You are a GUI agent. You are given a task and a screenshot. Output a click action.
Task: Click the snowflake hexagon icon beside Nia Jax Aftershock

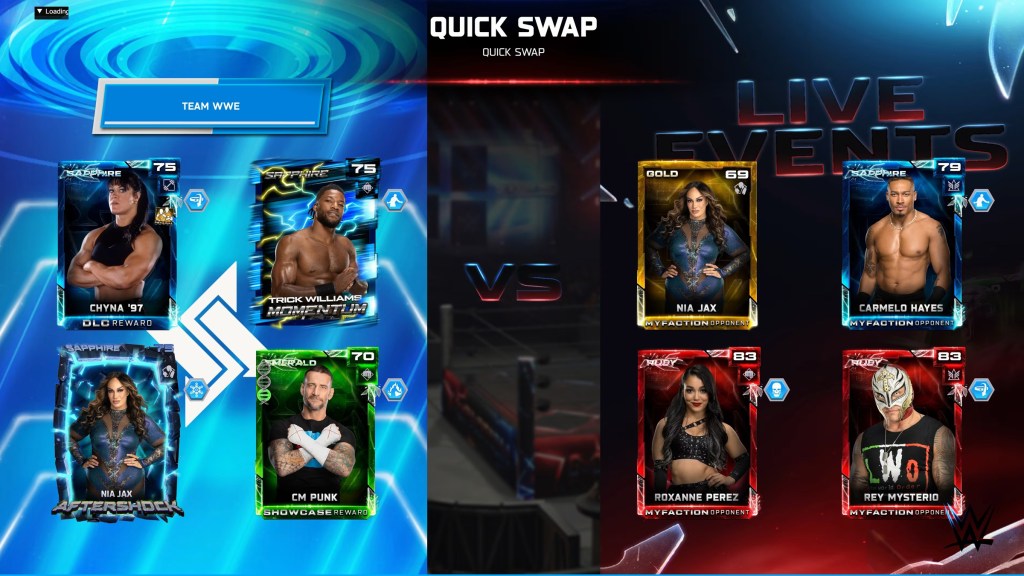(196, 389)
